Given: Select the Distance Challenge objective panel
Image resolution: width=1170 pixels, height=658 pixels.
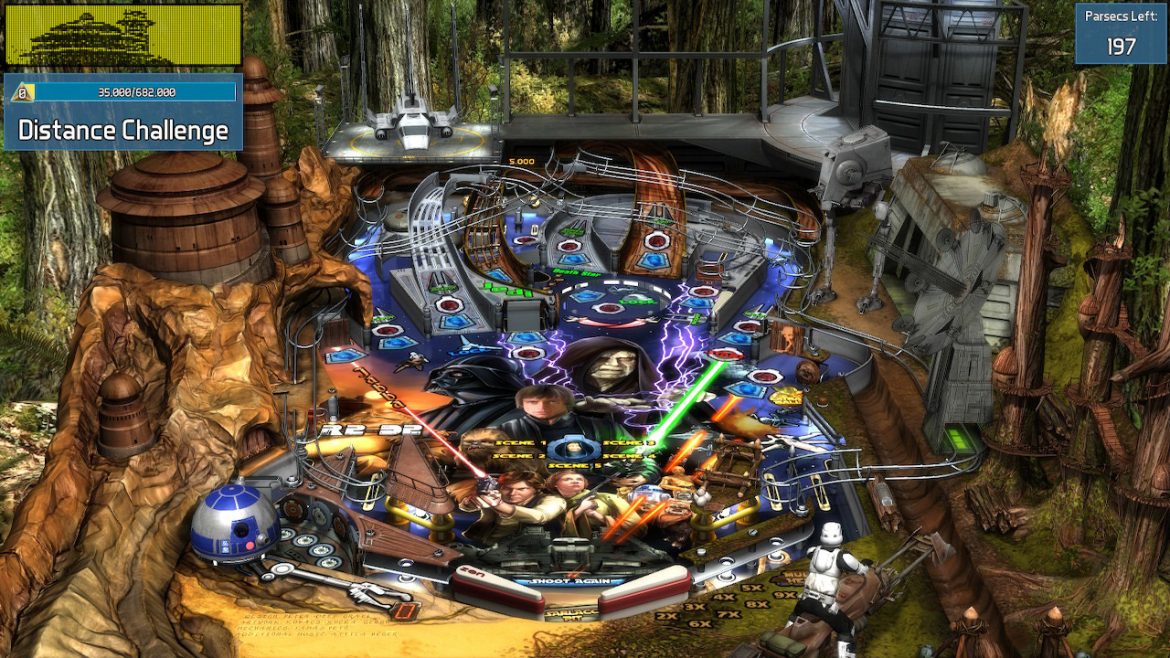Looking at the screenshot, I should point(123,129).
